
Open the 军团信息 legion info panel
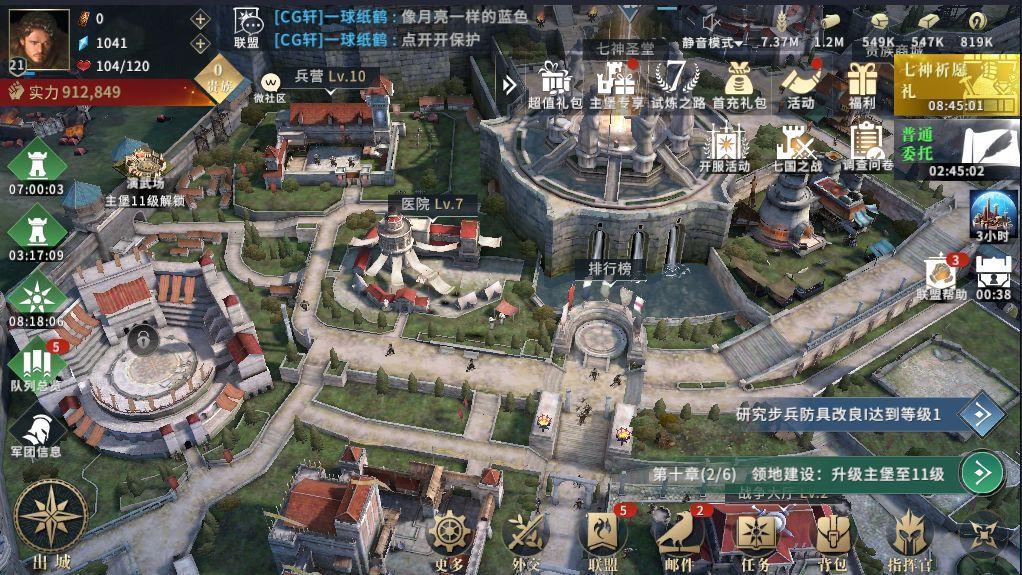click(x=36, y=433)
